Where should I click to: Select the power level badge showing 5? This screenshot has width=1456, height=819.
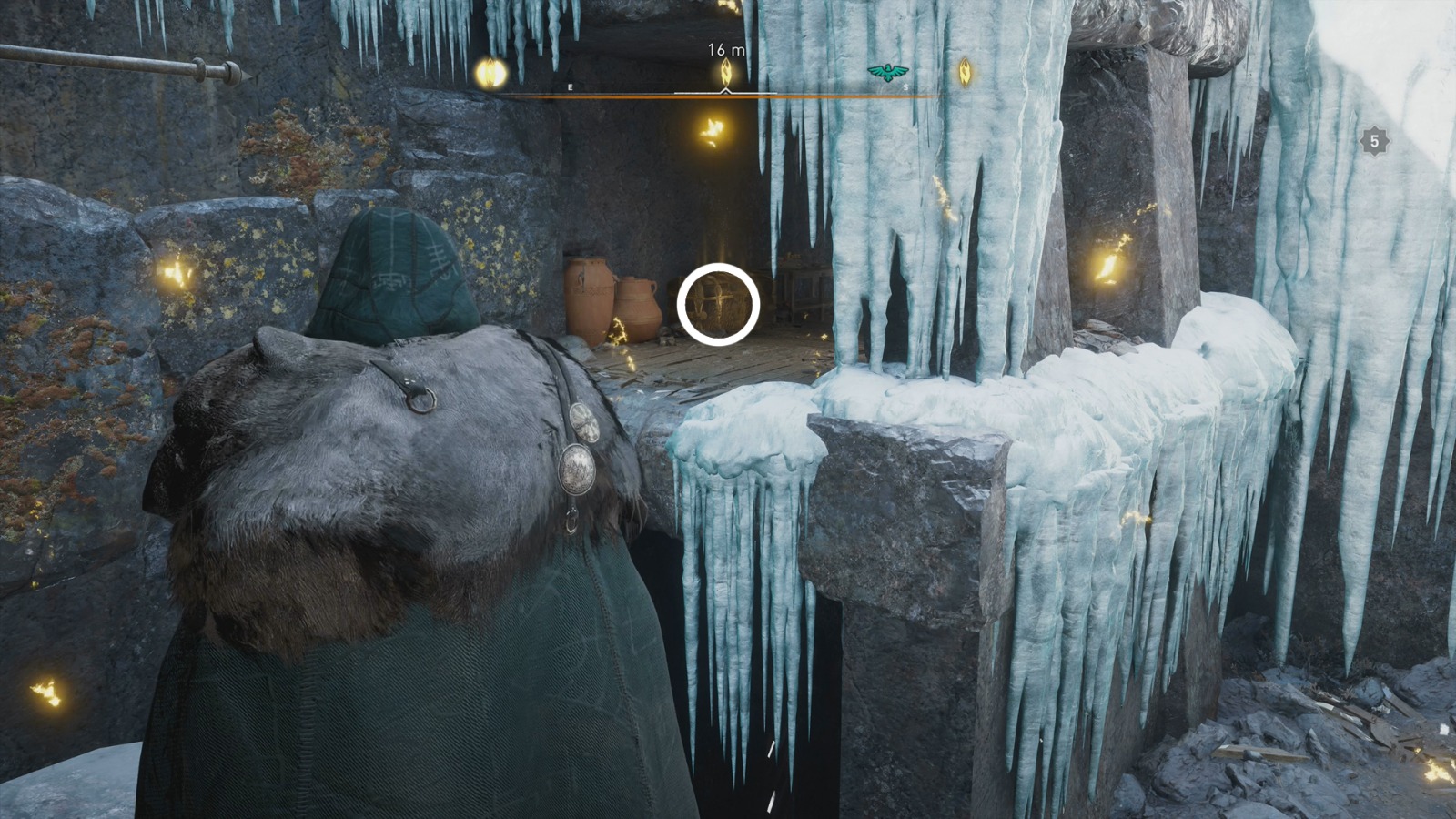1374,141
